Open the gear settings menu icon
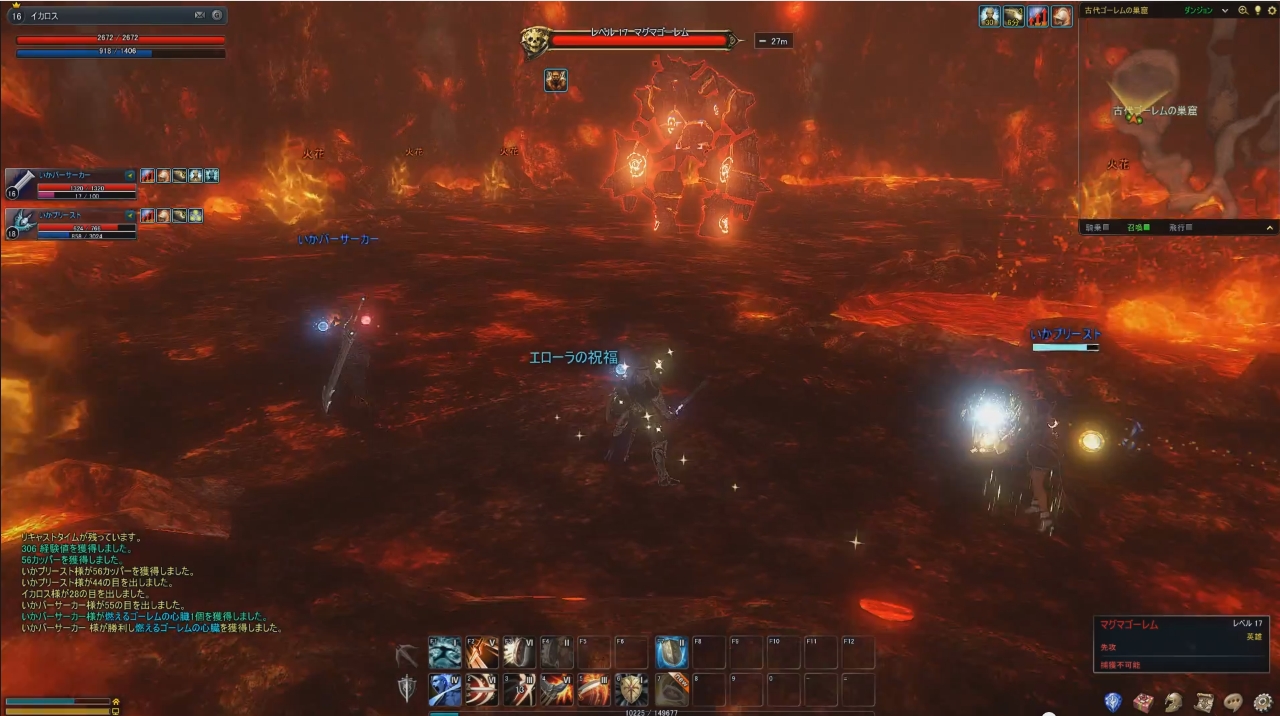Screen dimensions: 1280x716 1263,702
